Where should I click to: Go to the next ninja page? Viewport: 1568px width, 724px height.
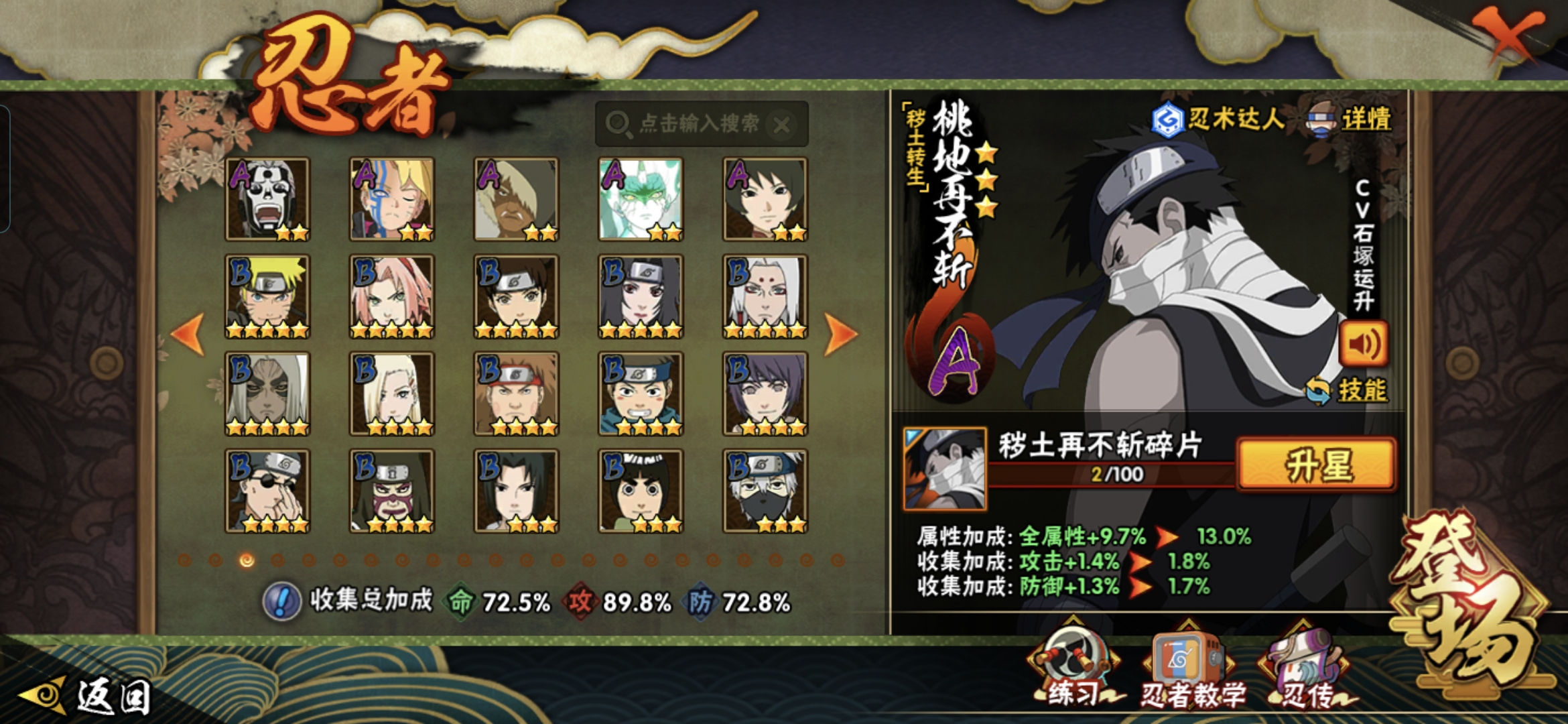840,333
